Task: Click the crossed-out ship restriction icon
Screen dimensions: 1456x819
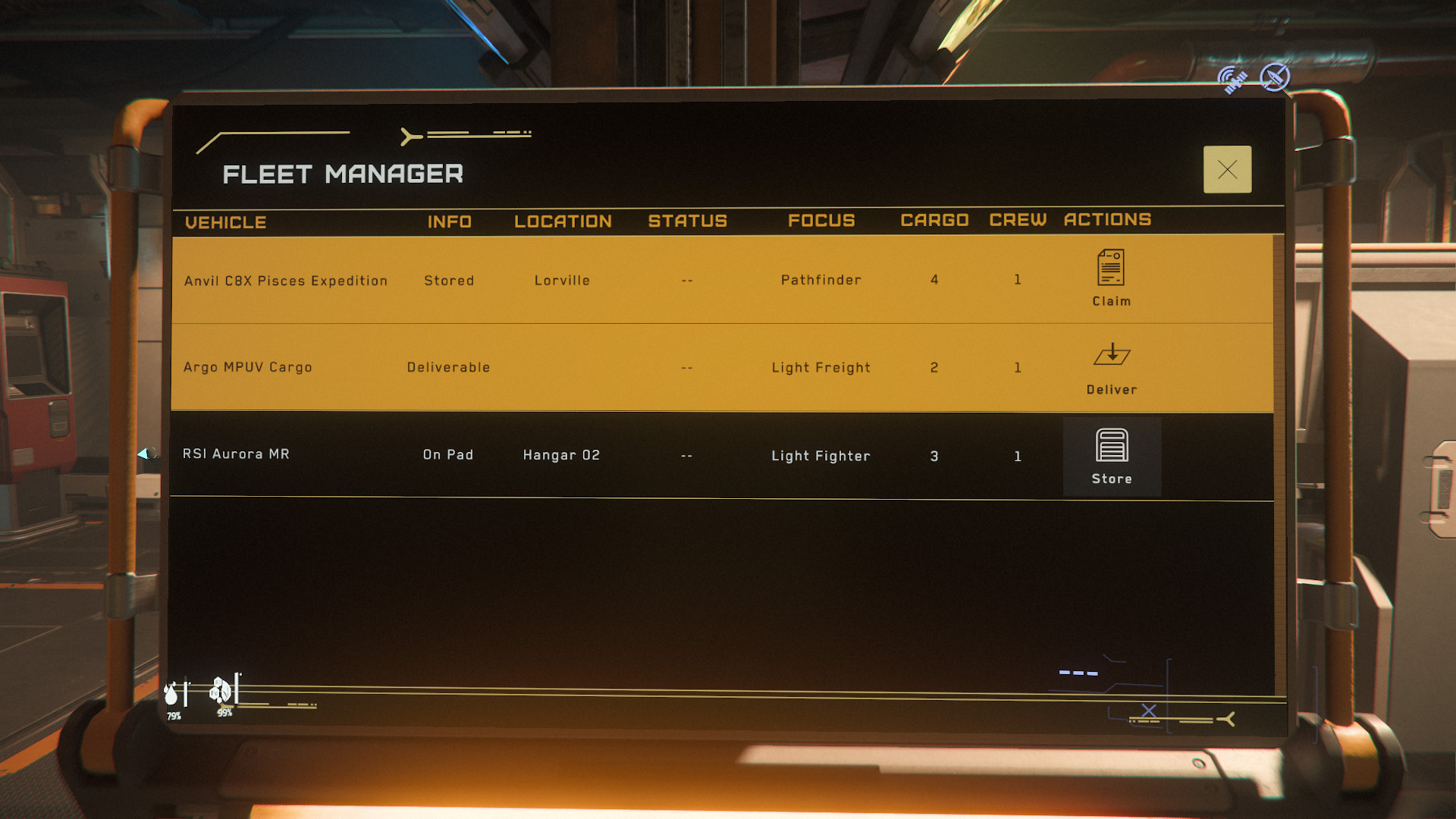Action: 1275,76
